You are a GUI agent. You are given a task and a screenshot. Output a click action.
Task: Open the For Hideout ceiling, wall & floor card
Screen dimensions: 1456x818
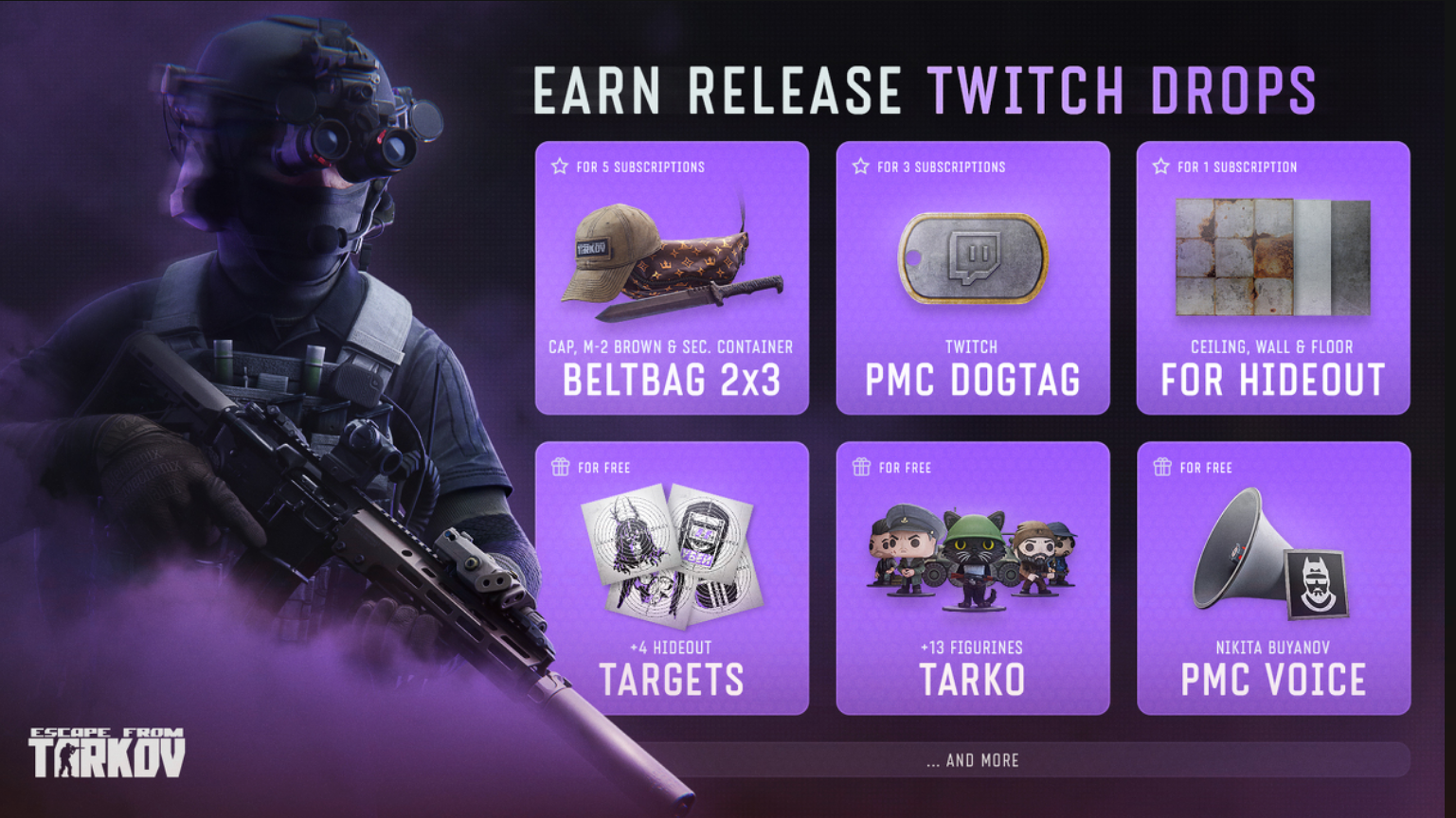click(x=1272, y=278)
